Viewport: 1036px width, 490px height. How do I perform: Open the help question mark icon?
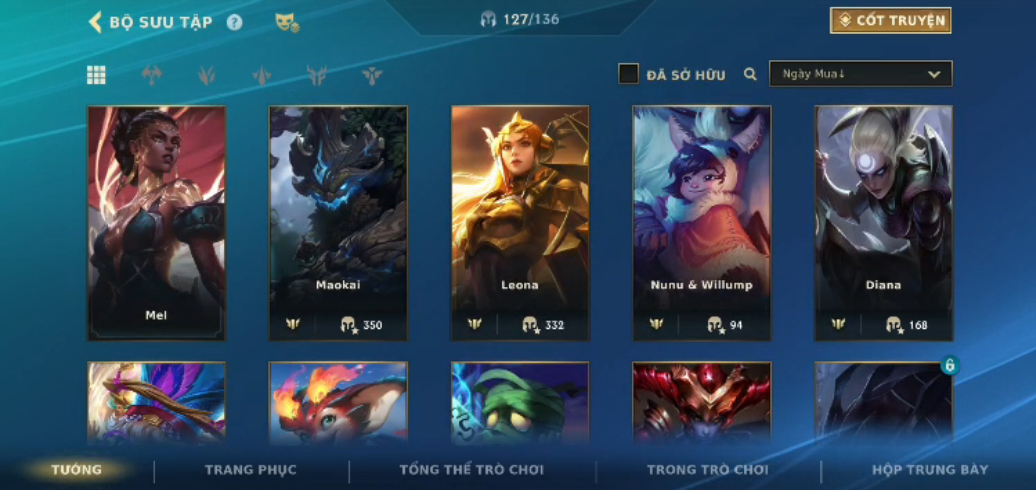[x=234, y=22]
